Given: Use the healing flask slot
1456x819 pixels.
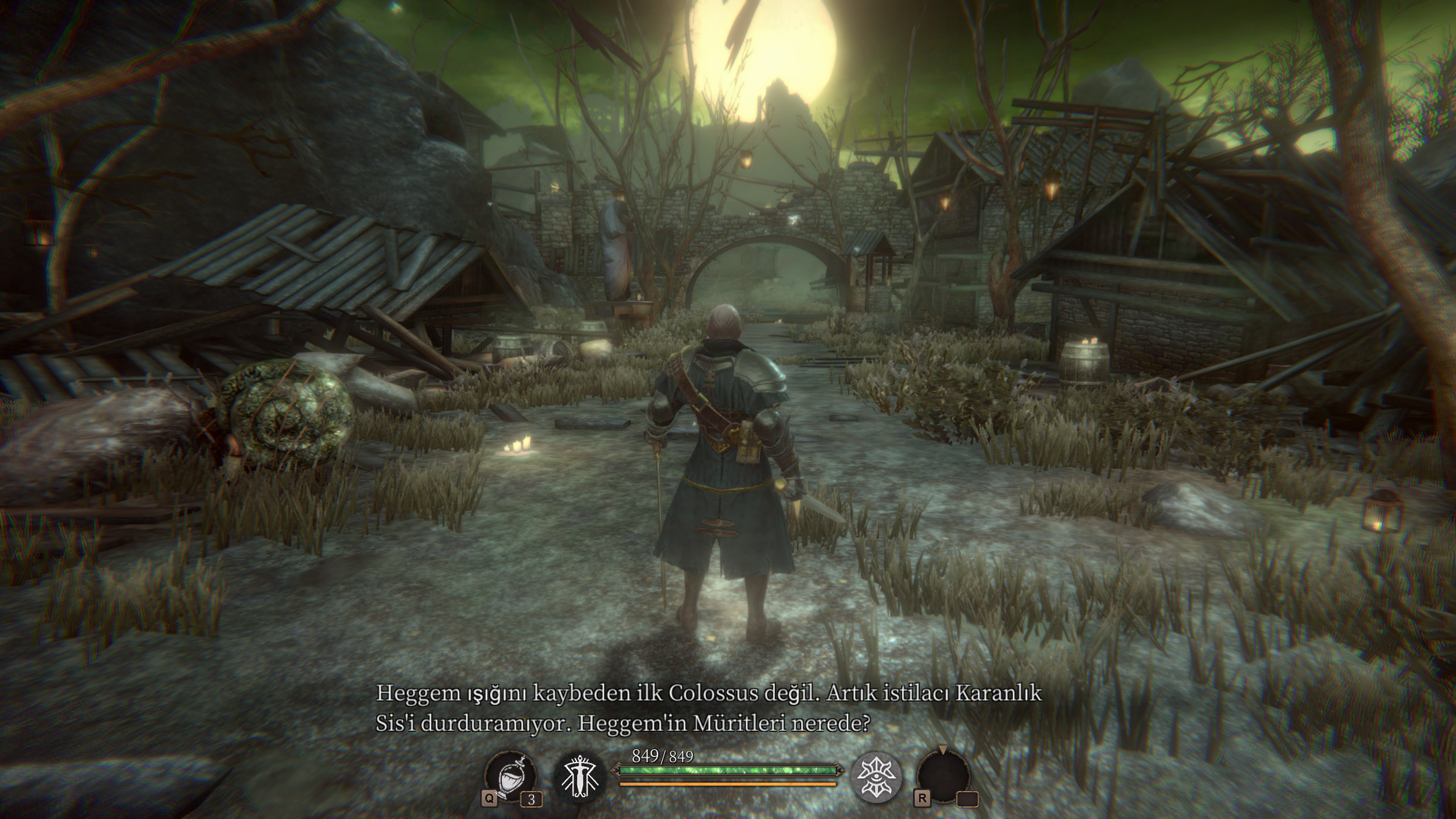Looking at the screenshot, I should [x=511, y=777].
